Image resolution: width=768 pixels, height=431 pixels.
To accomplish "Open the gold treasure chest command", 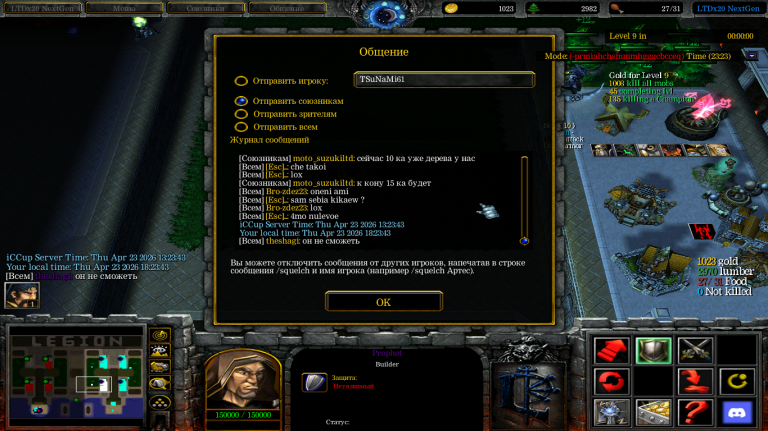I will 653,411.
